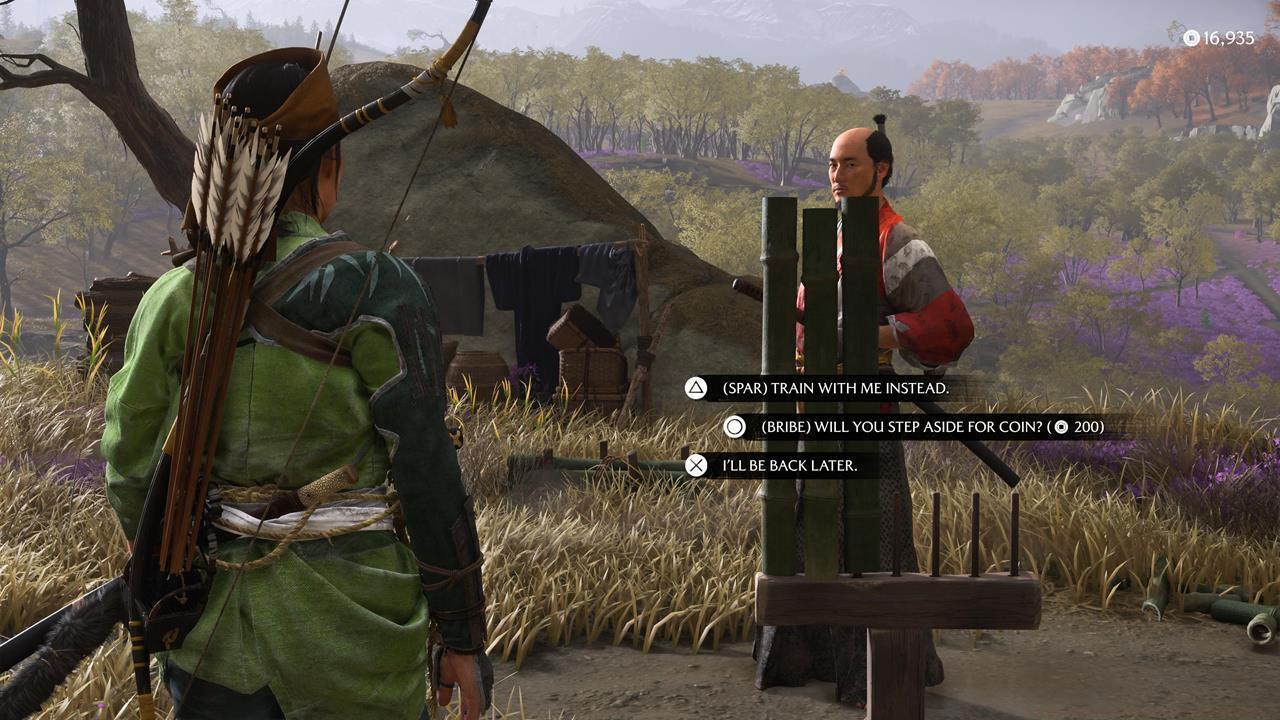Click the bottom dialogue choice row
The image size is (1280, 720).
tap(780, 465)
